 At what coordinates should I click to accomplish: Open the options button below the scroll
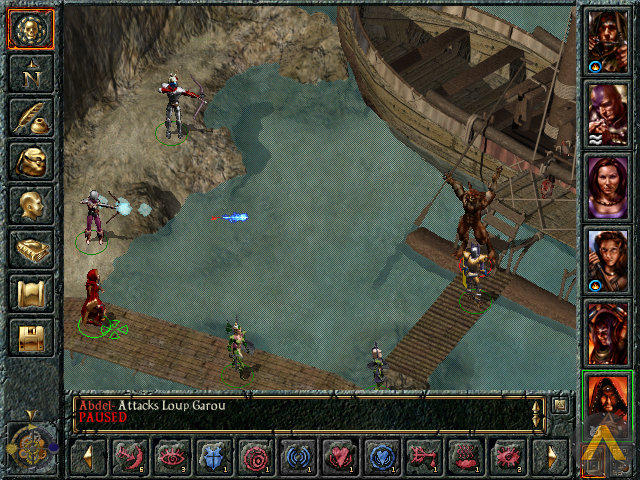31,337
